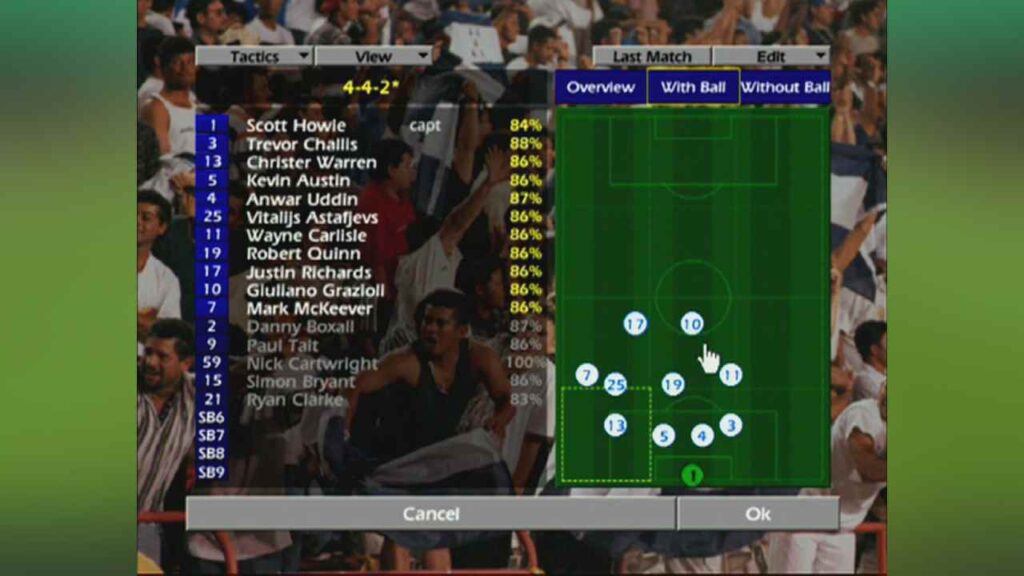Switch to the Overview tab
The height and width of the screenshot is (576, 1024).
pyautogui.click(x=600, y=87)
